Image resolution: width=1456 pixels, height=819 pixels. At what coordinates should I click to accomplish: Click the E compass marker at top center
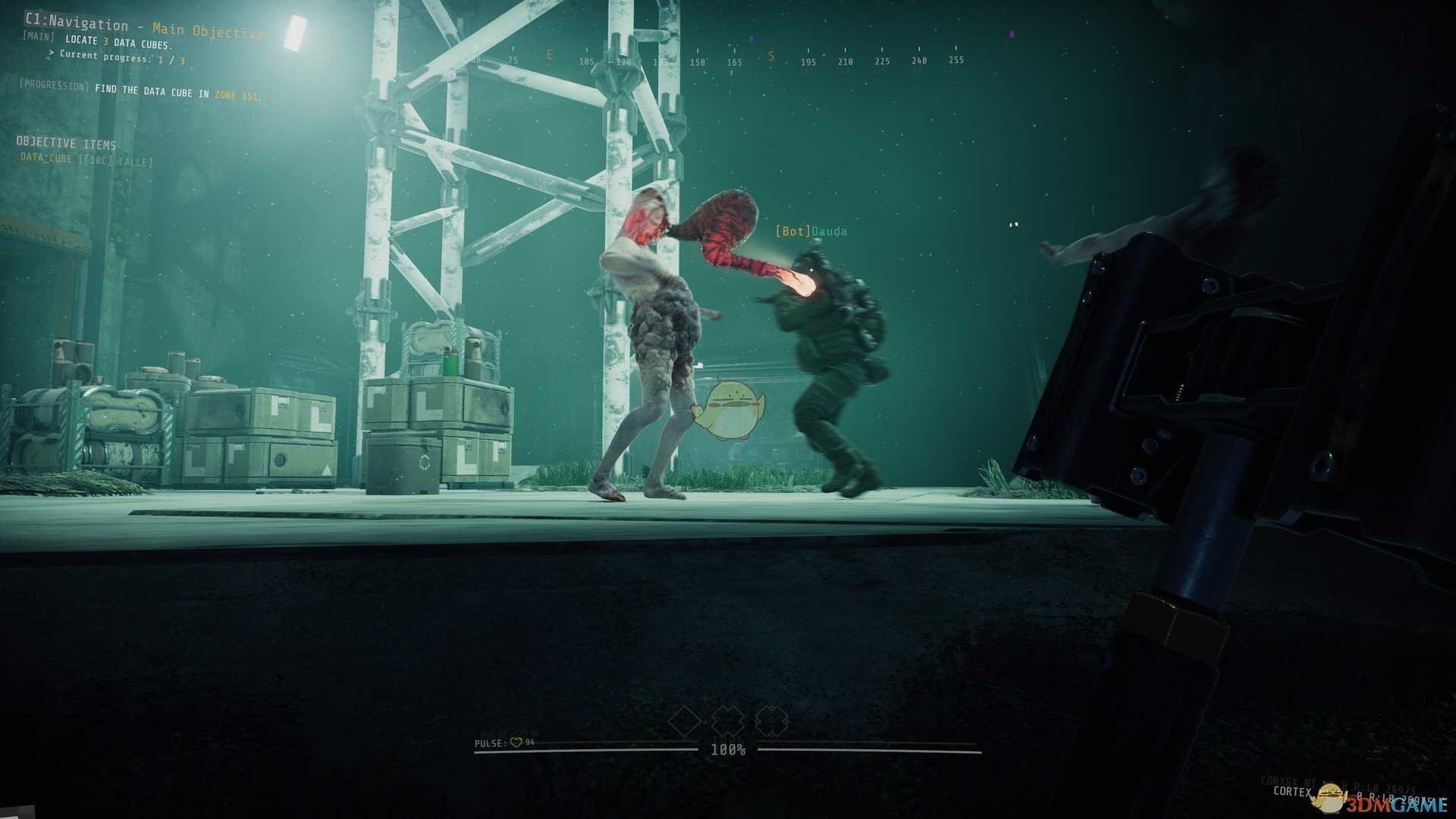click(548, 55)
